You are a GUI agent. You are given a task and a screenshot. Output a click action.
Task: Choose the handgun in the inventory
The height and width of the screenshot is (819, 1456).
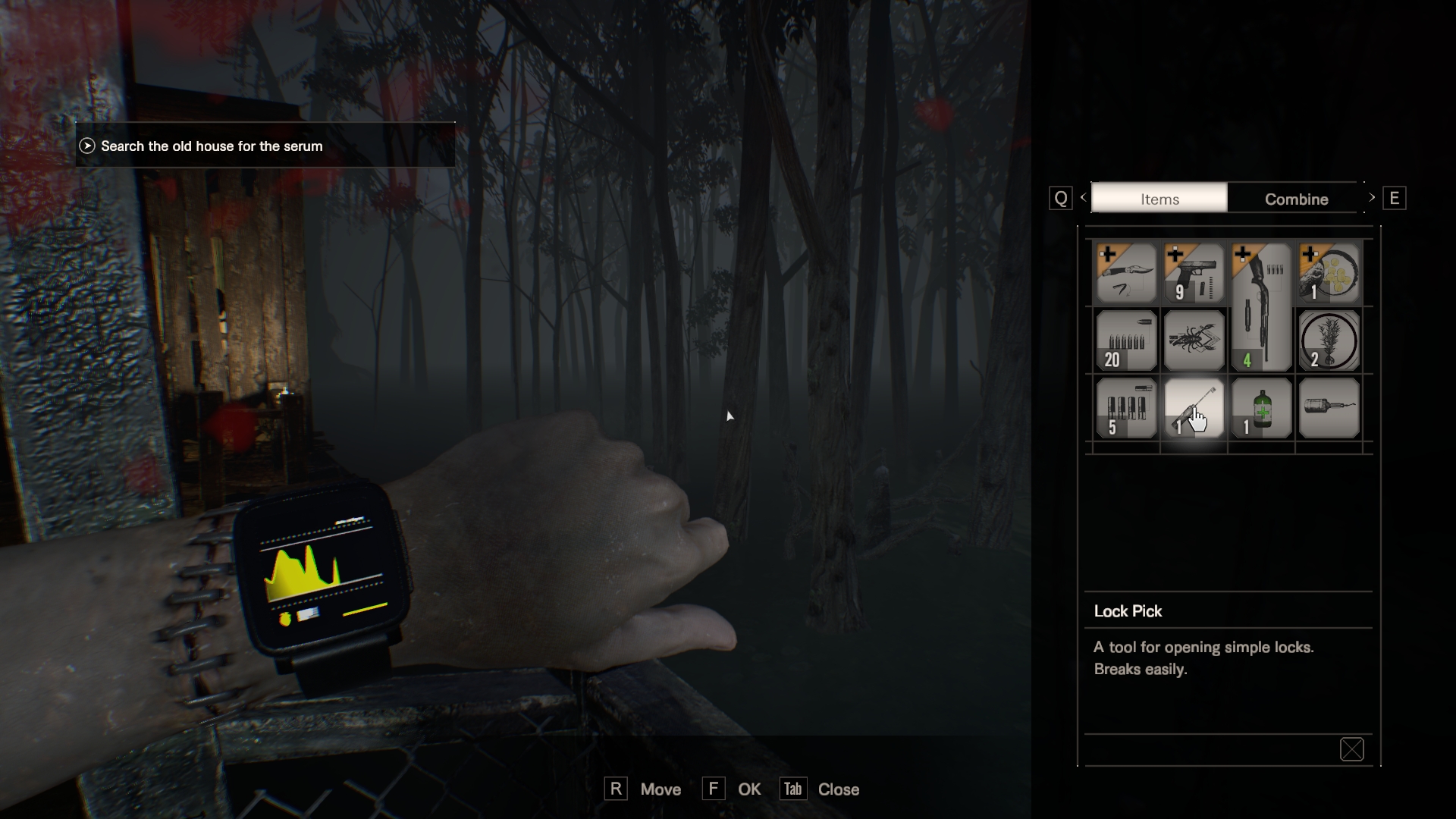pos(1194,274)
